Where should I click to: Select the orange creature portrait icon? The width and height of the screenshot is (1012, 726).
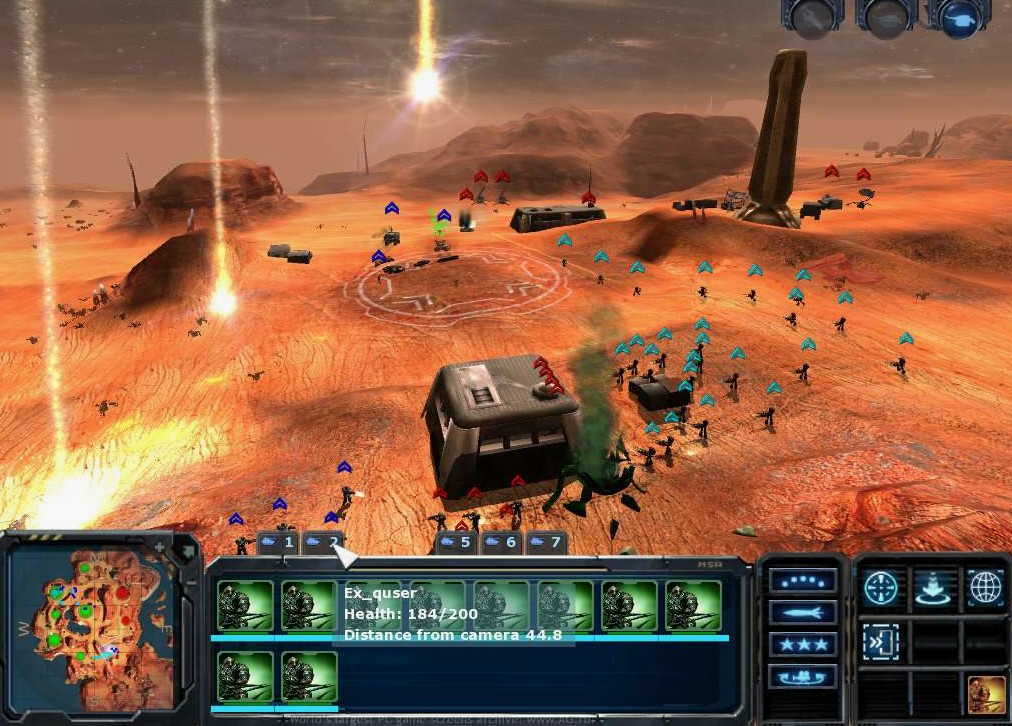coord(986,694)
